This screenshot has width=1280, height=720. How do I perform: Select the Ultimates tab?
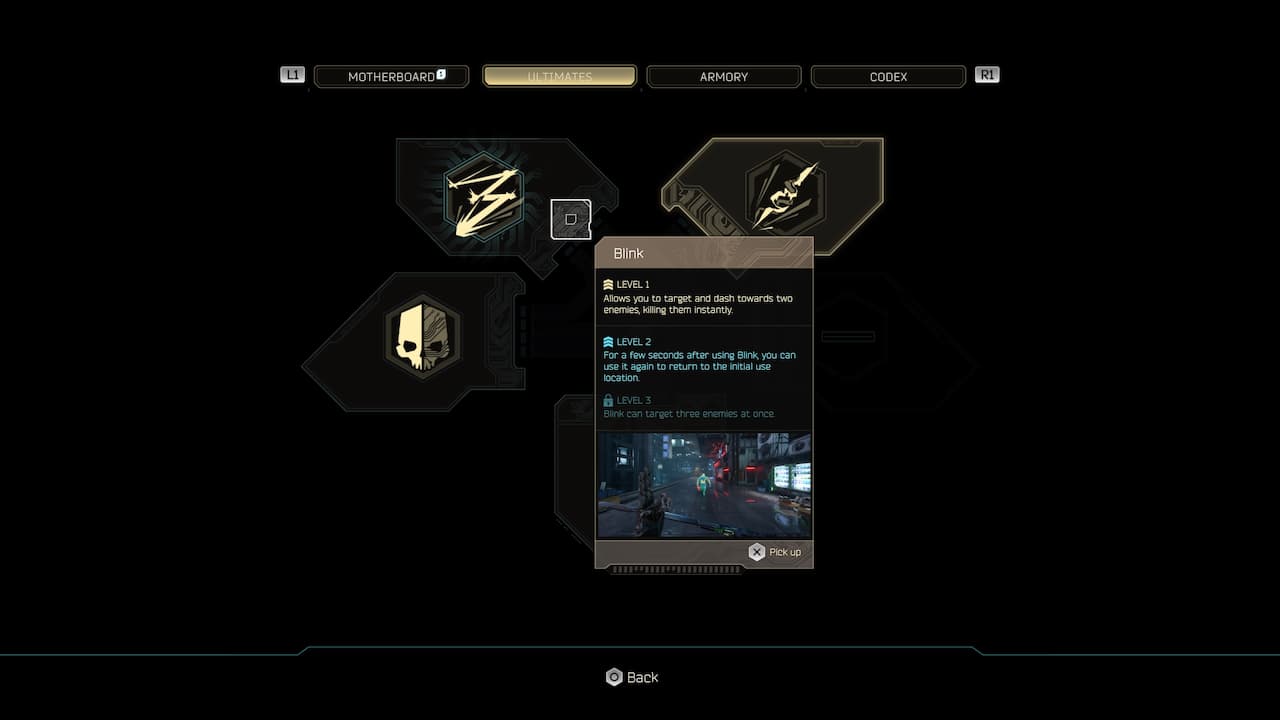(x=559, y=77)
